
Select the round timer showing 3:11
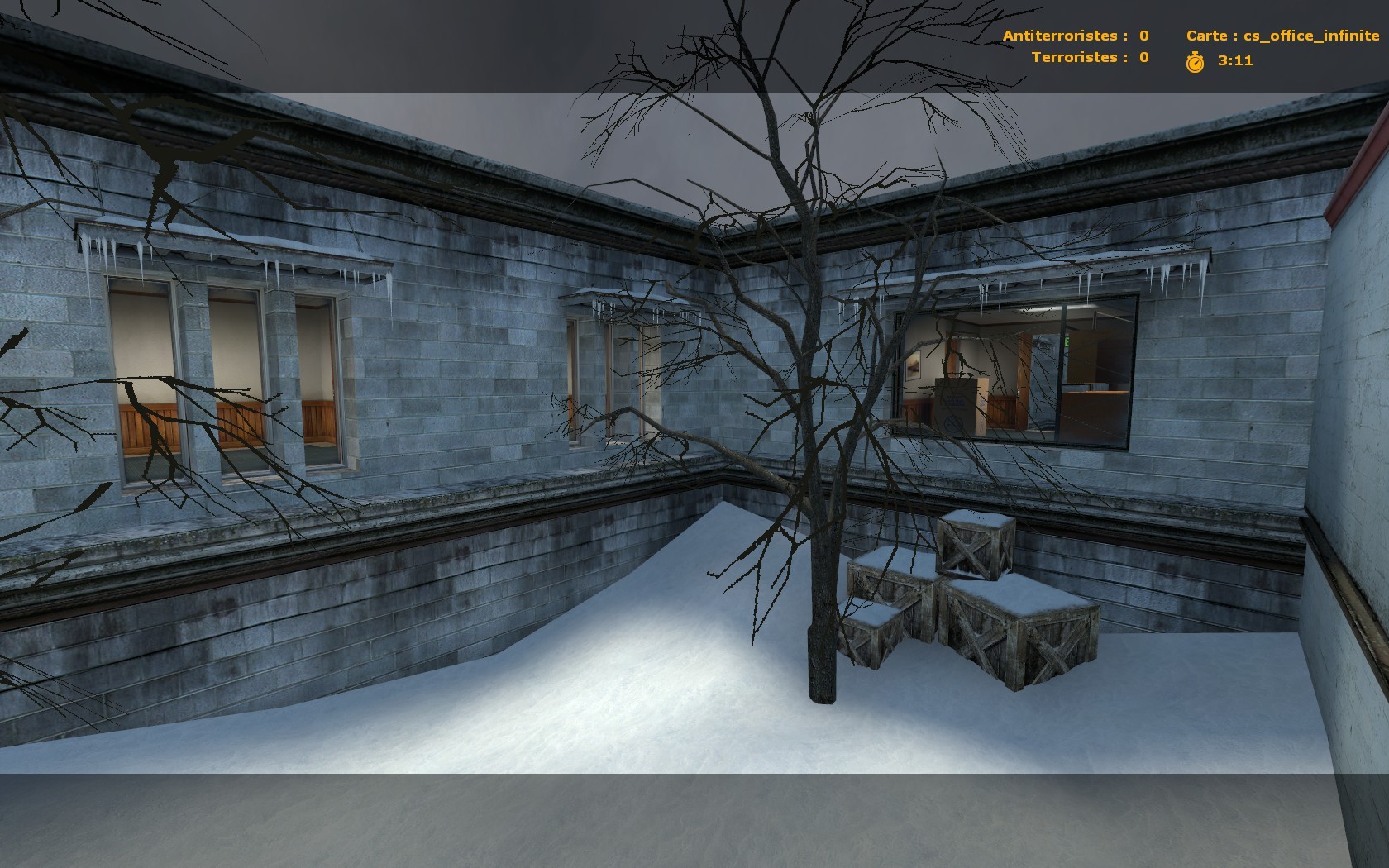click(1234, 60)
